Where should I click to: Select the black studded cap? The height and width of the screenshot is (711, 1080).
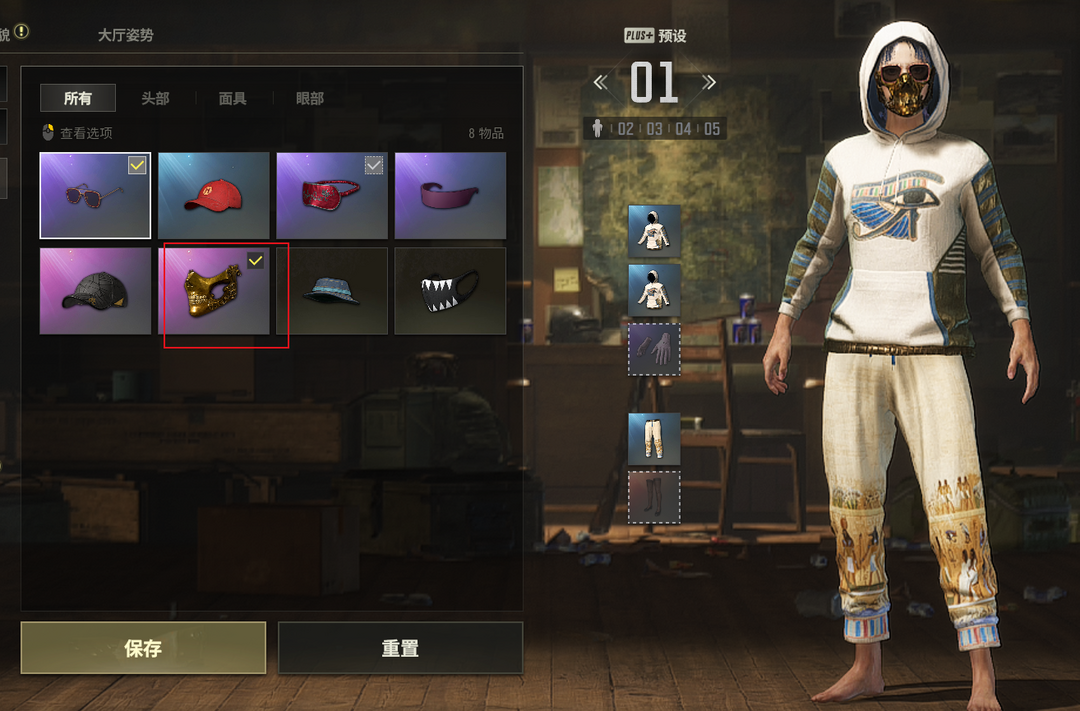[95, 291]
